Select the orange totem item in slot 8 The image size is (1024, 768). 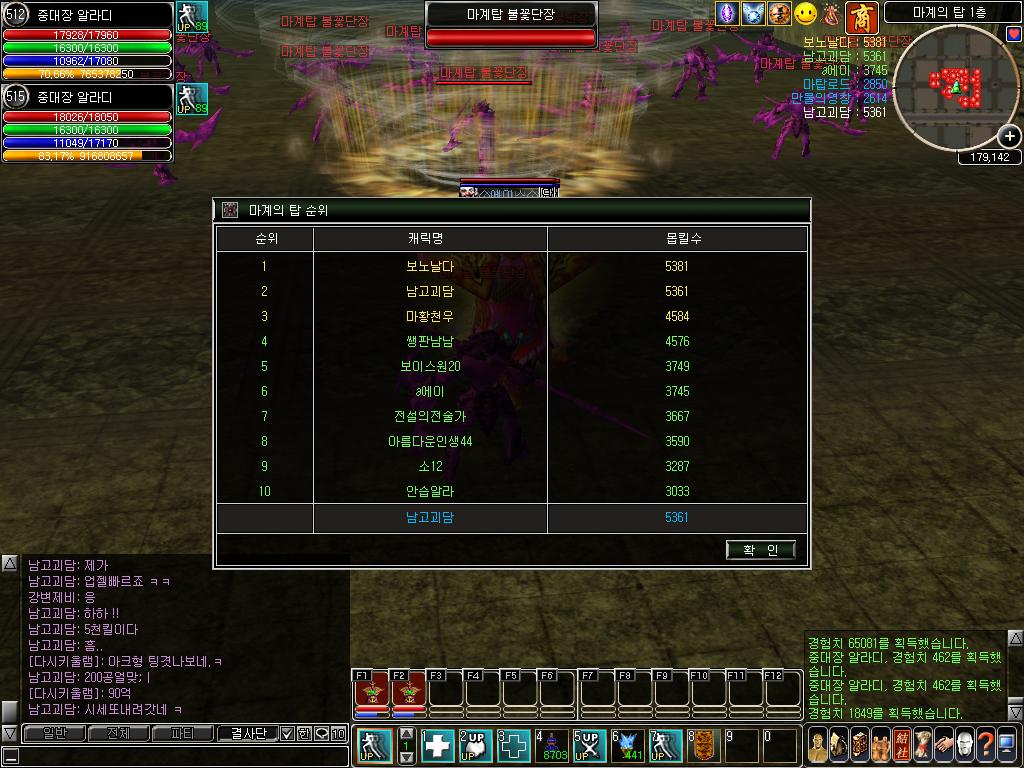pos(703,747)
